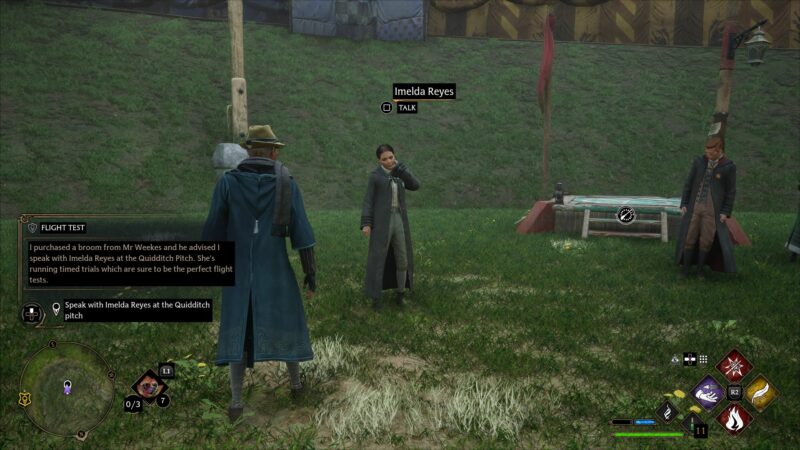This screenshot has width=800, height=450.
Task: Activate the red flame Incendio spell
Action: 734,418
